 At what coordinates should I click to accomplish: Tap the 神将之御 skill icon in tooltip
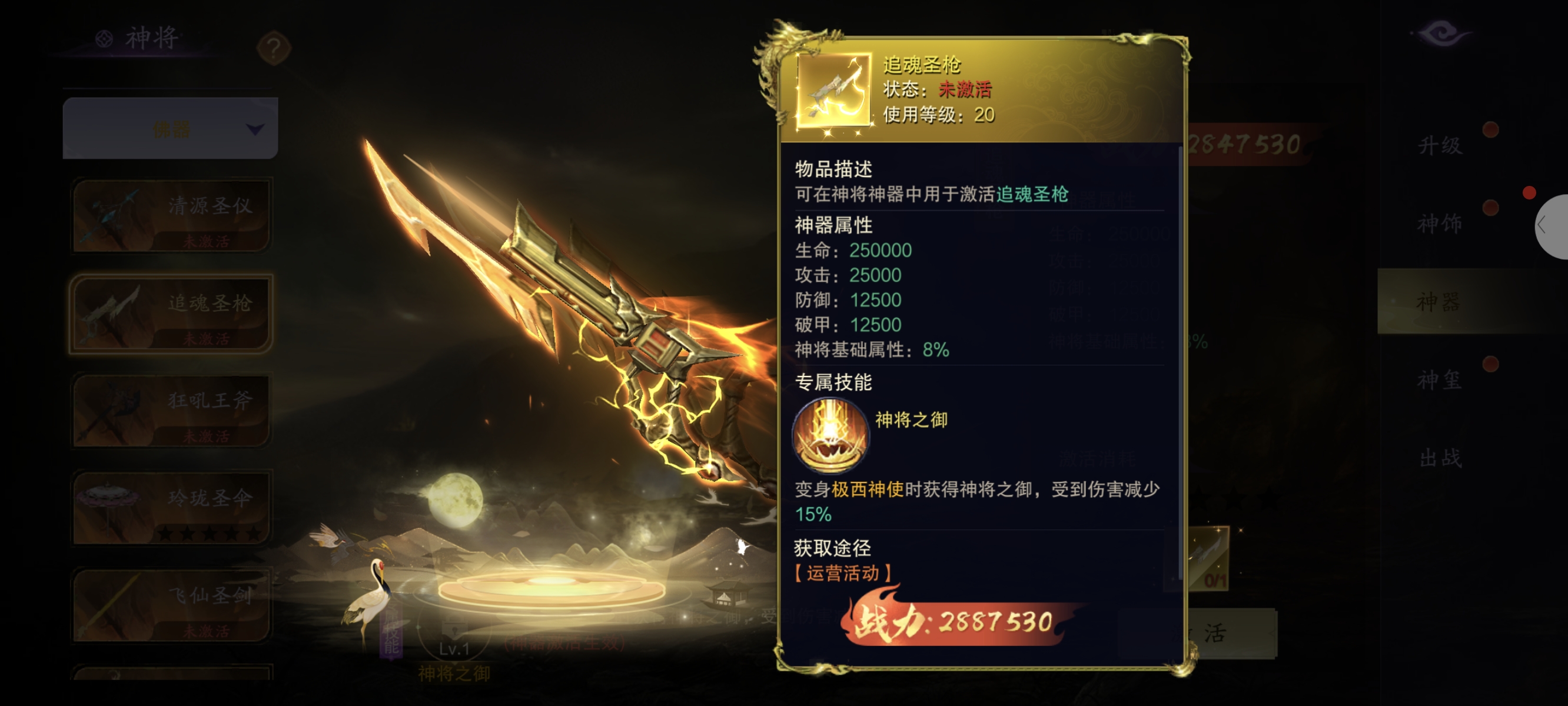[830, 435]
